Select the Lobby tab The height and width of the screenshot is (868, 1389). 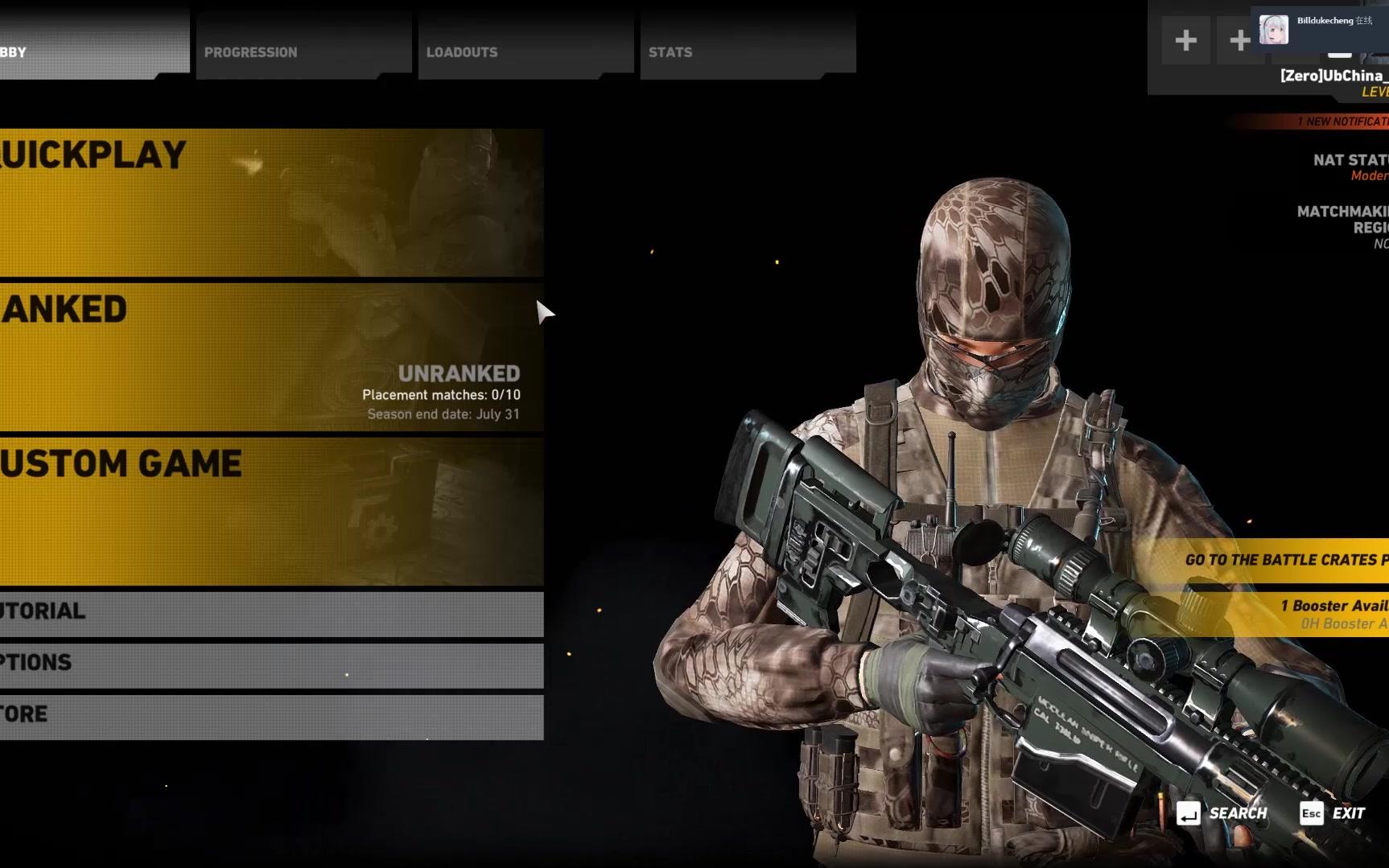click(89, 52)
